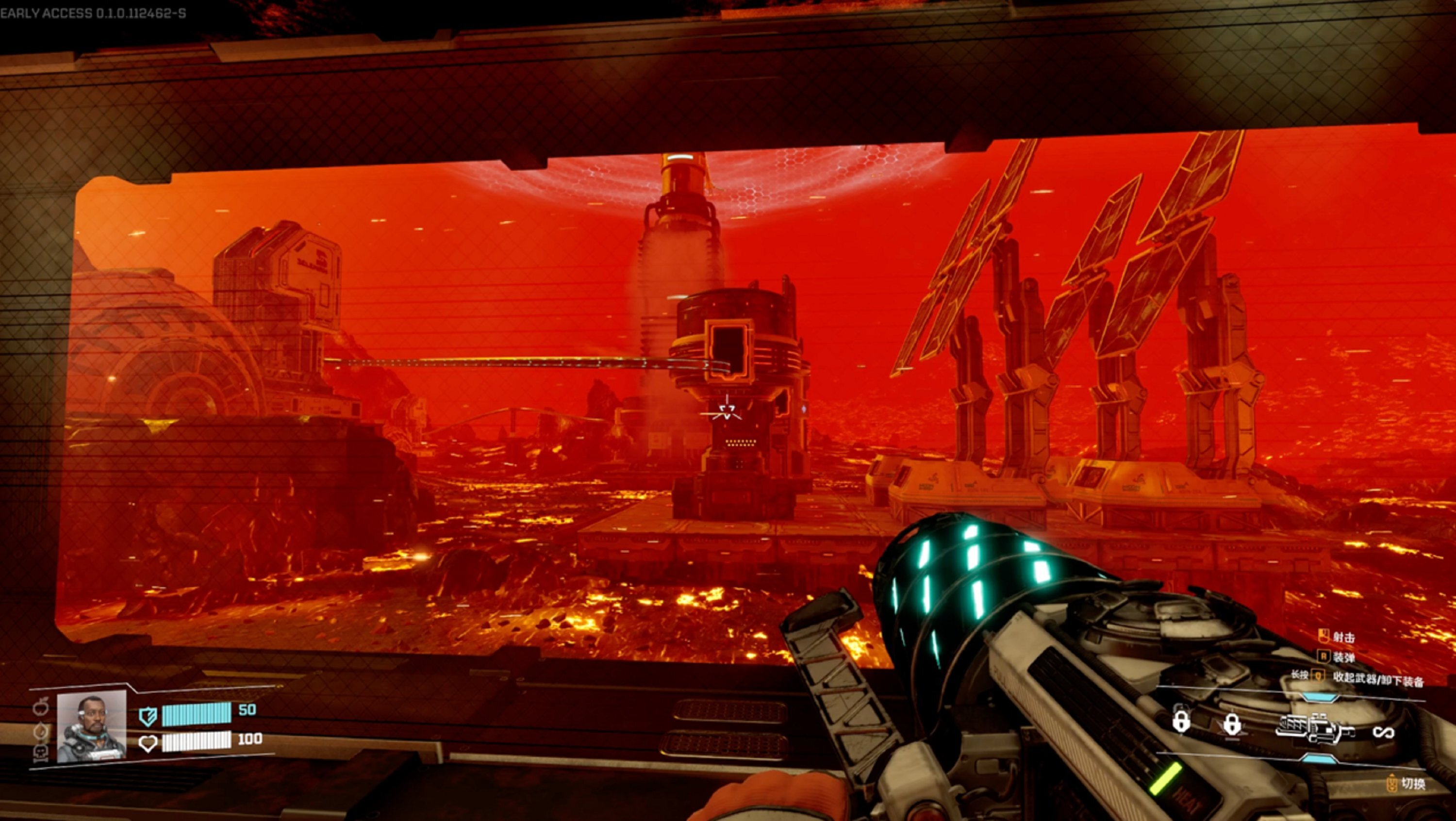Screen dimensions: 1456x821
Task: Click the skull and crossbones status icon
Action: click(41, 752)
